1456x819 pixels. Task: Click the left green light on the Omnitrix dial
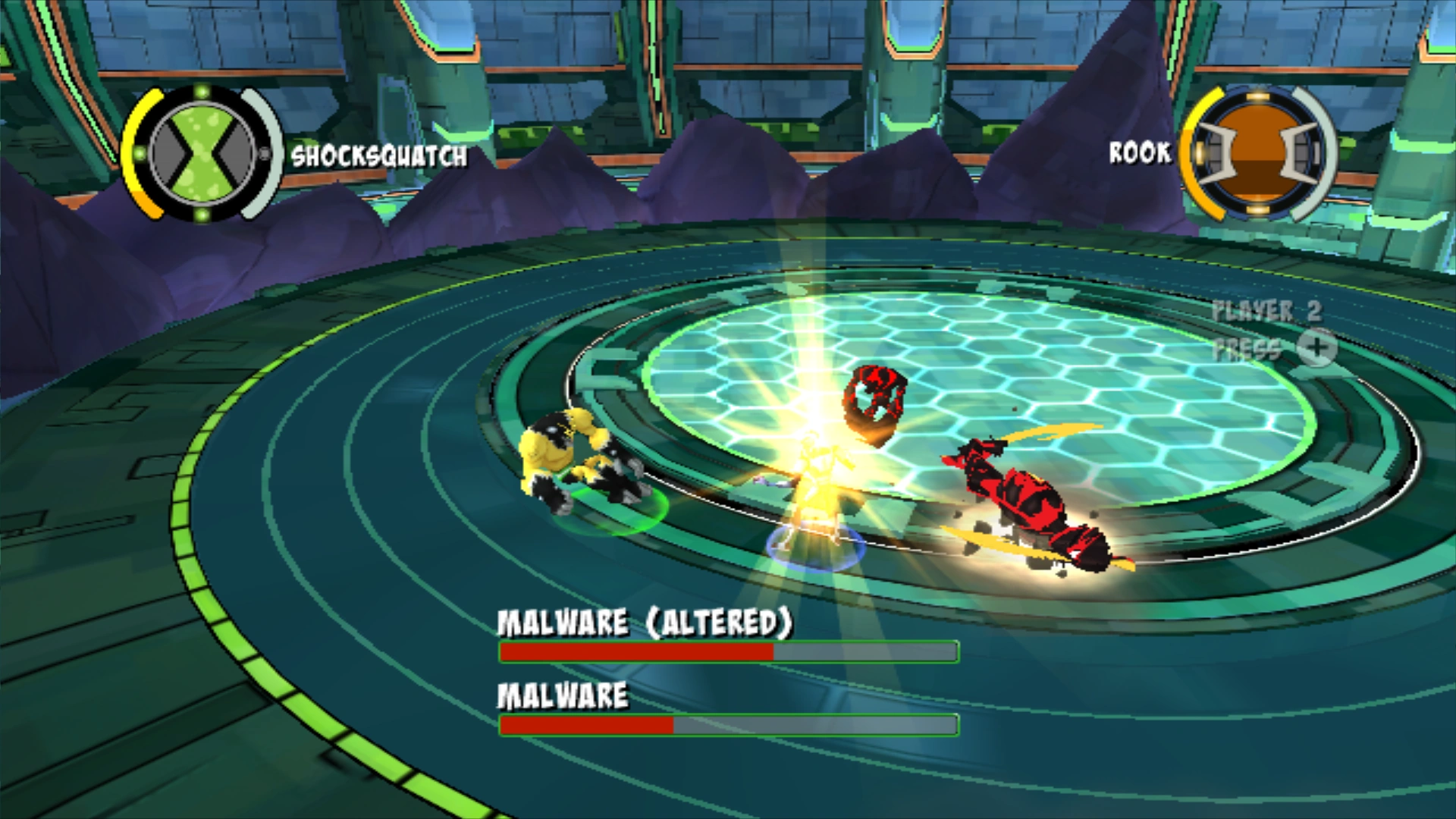point(140,152)
